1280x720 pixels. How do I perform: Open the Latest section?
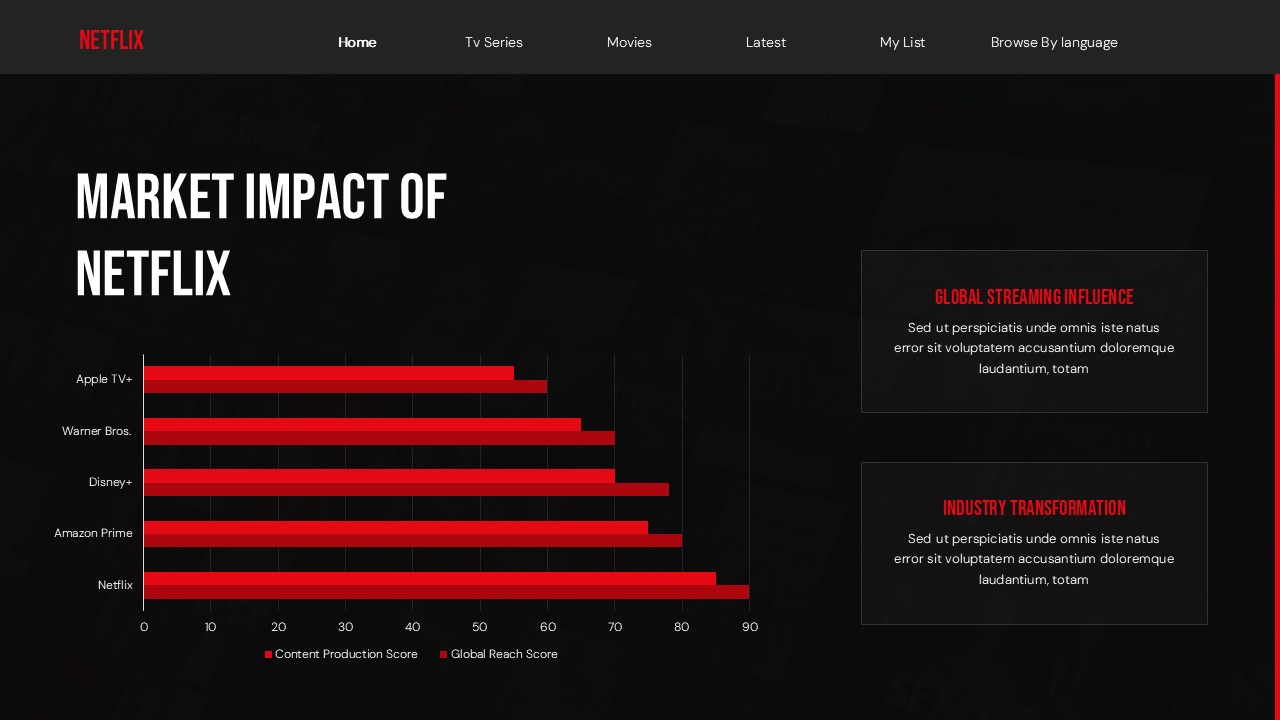(x=765, y=42)
